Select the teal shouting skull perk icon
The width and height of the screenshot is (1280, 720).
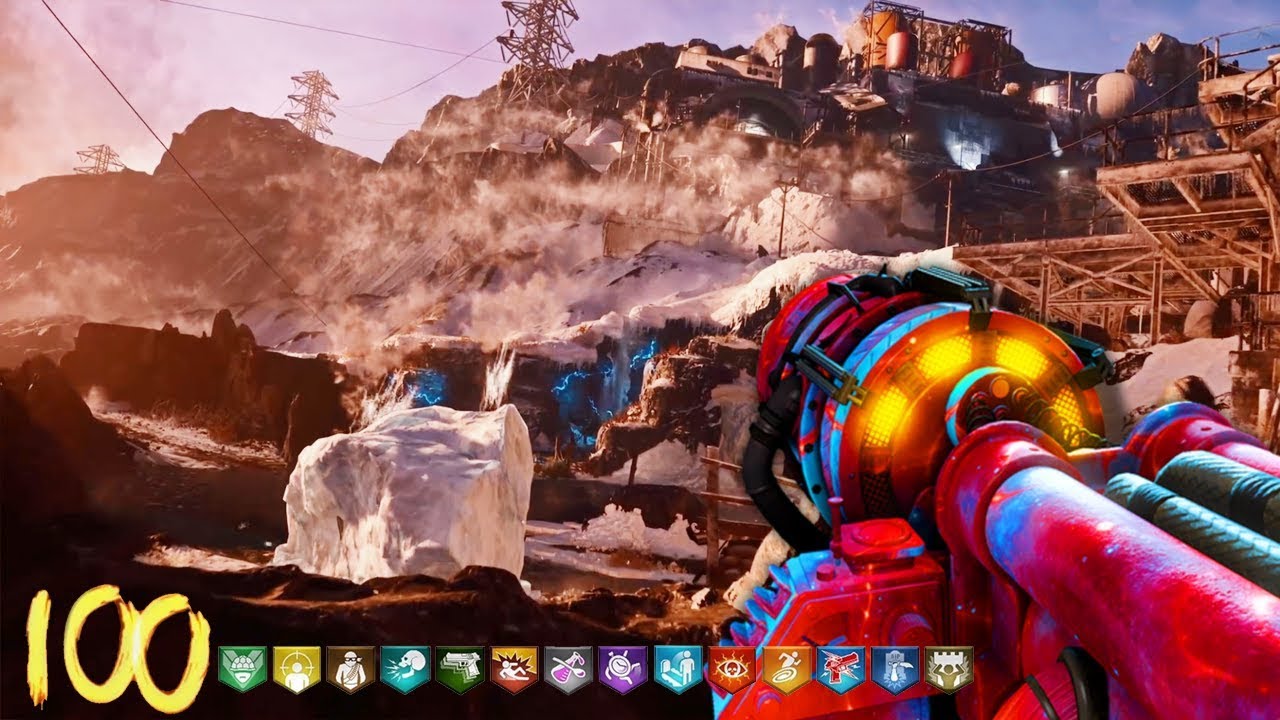click(x=405, y=668)
